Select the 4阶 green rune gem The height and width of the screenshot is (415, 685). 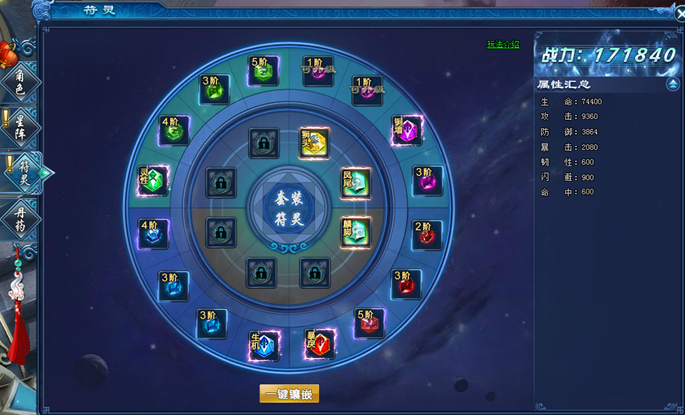[175, 131]
